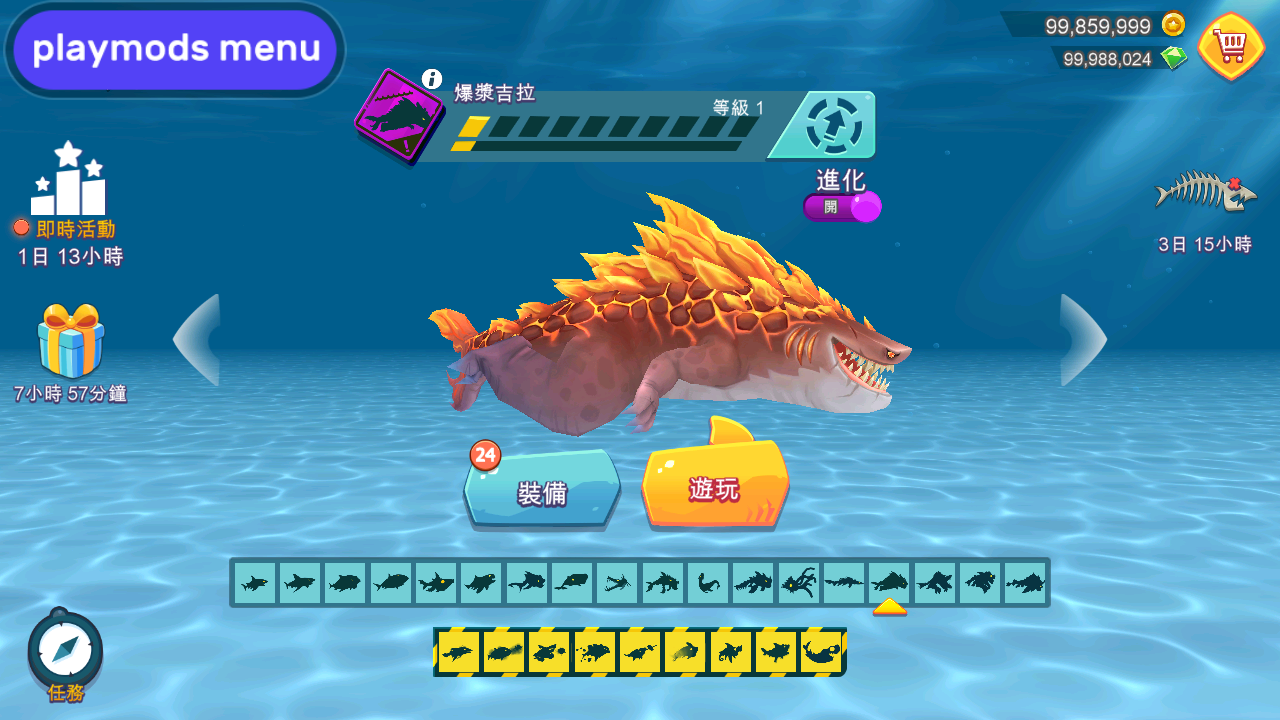Select the first small shark tab in the strip
Screen dimensions: 1280x720
(x=253, y=583)
